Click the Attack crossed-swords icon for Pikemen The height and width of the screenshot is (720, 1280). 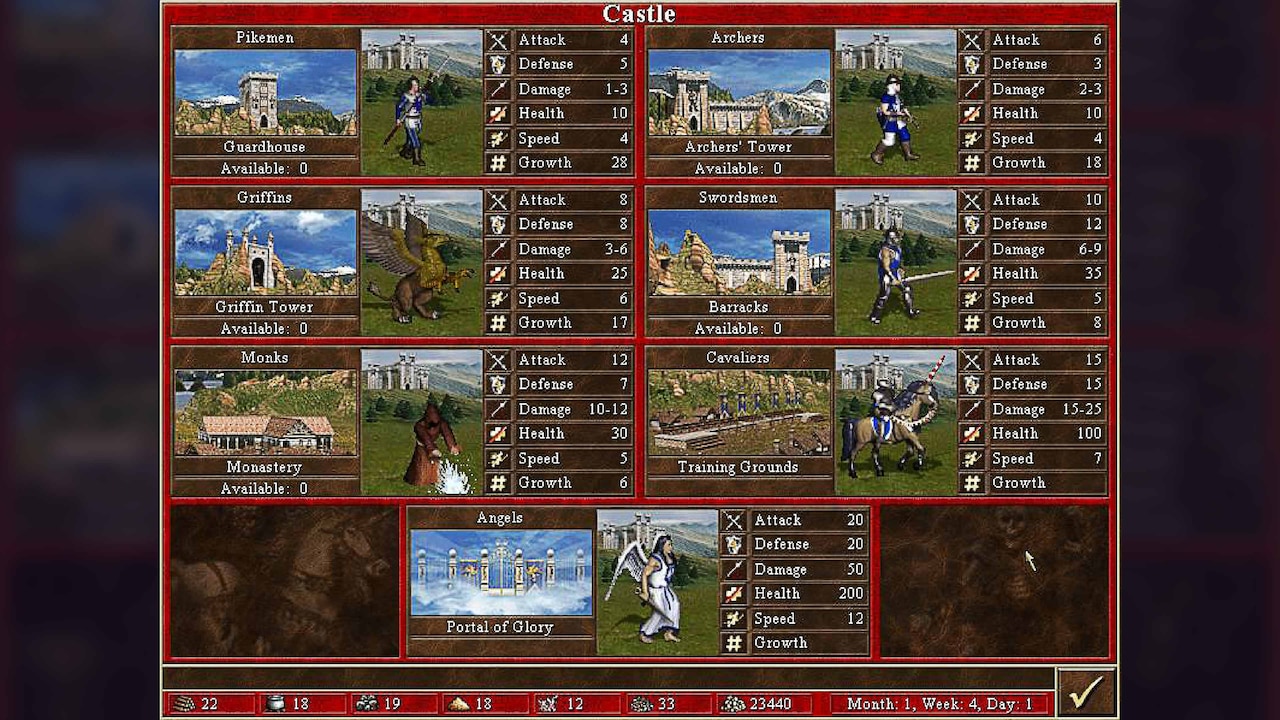[498, 40]
